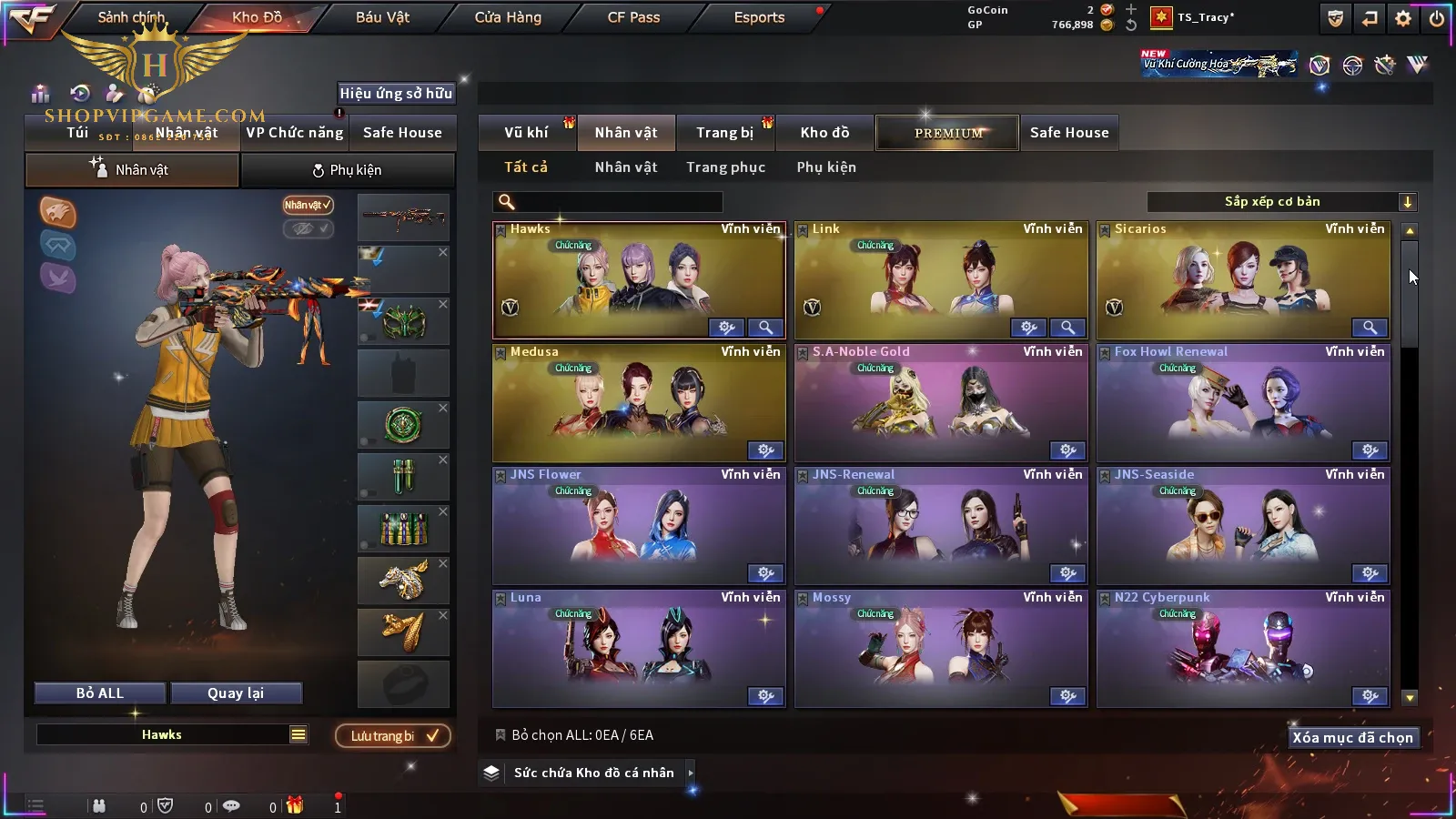Open the PREMIUM storage tab
Image resolution: width=1456 pixels, height=819 pixels.
948,133
